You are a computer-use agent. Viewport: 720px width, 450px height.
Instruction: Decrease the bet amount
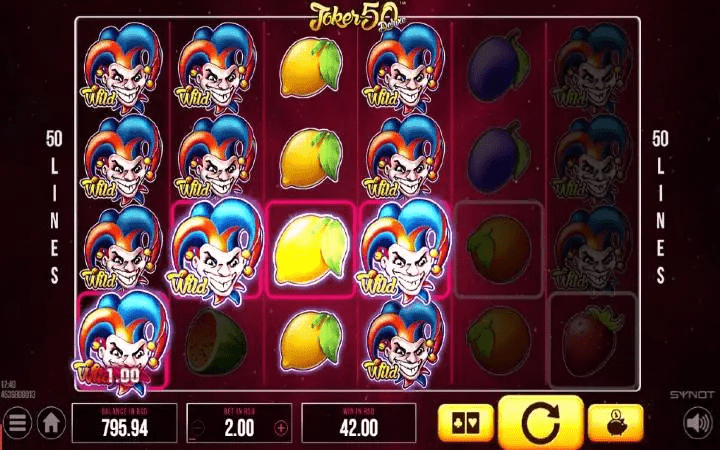(197, 428)
